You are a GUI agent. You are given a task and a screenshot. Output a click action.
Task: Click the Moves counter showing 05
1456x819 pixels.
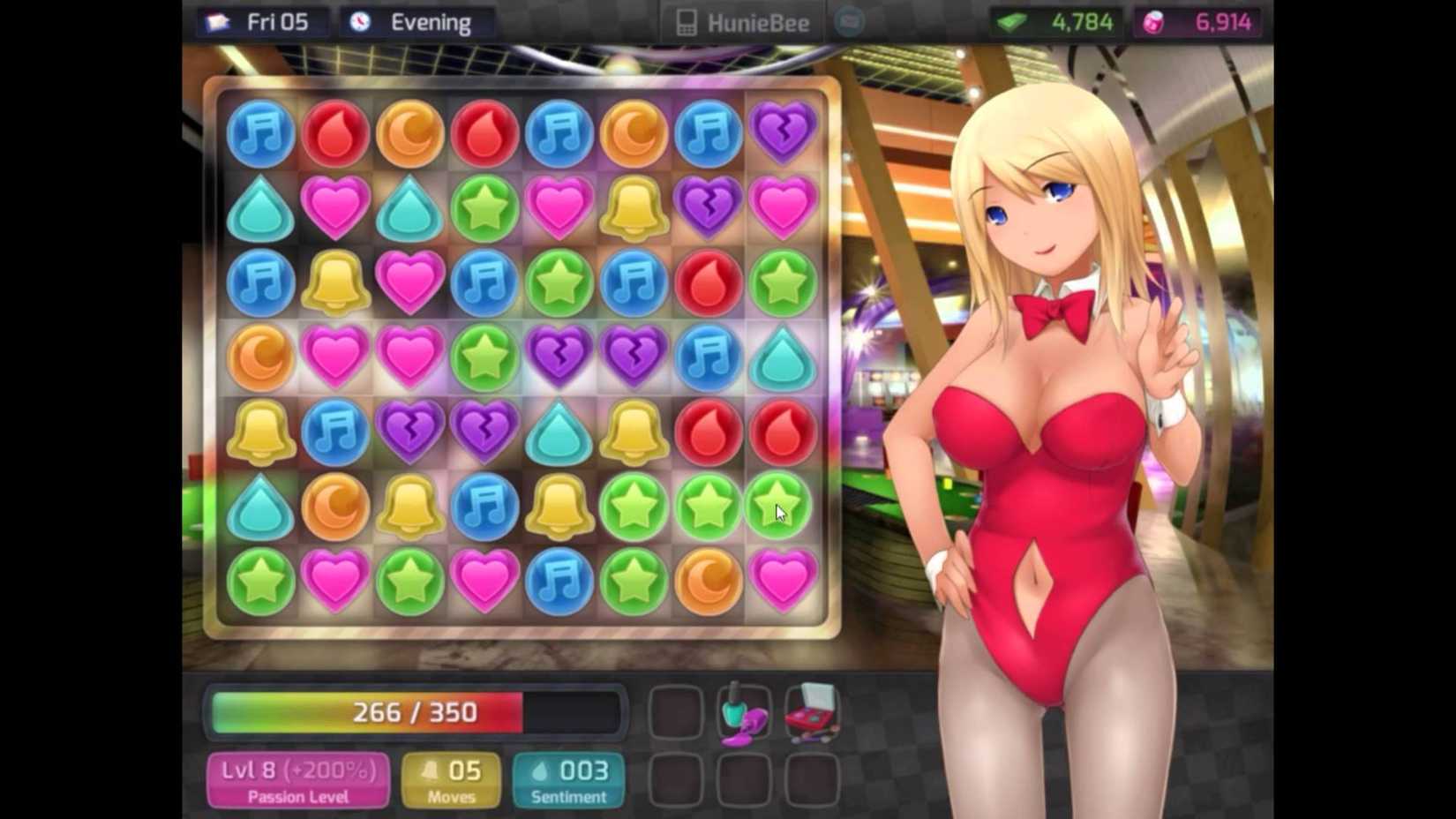point(451,780)
